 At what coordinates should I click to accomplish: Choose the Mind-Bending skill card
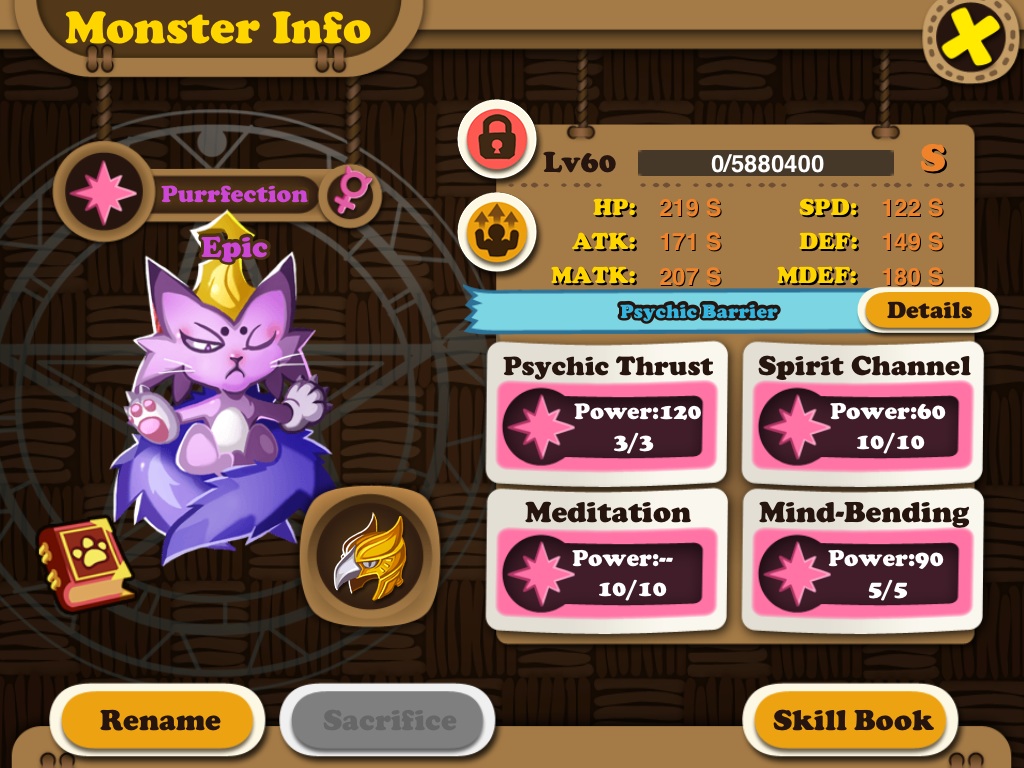pos(863,559)
